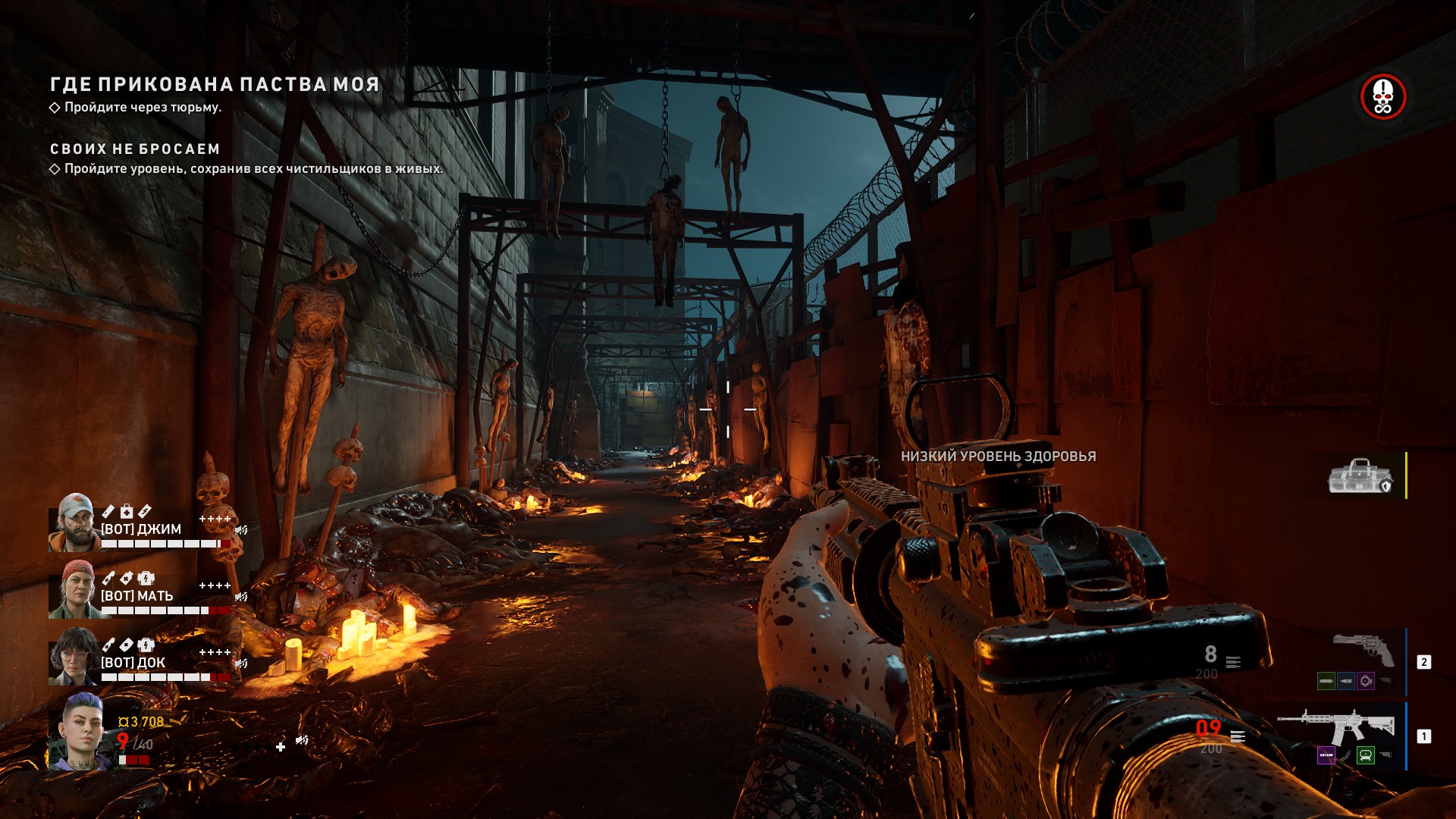The height and width of the screenshot is (819, 1456).
Task: Click your own purple-haired character portrait
Action: (x=79, y=732)
